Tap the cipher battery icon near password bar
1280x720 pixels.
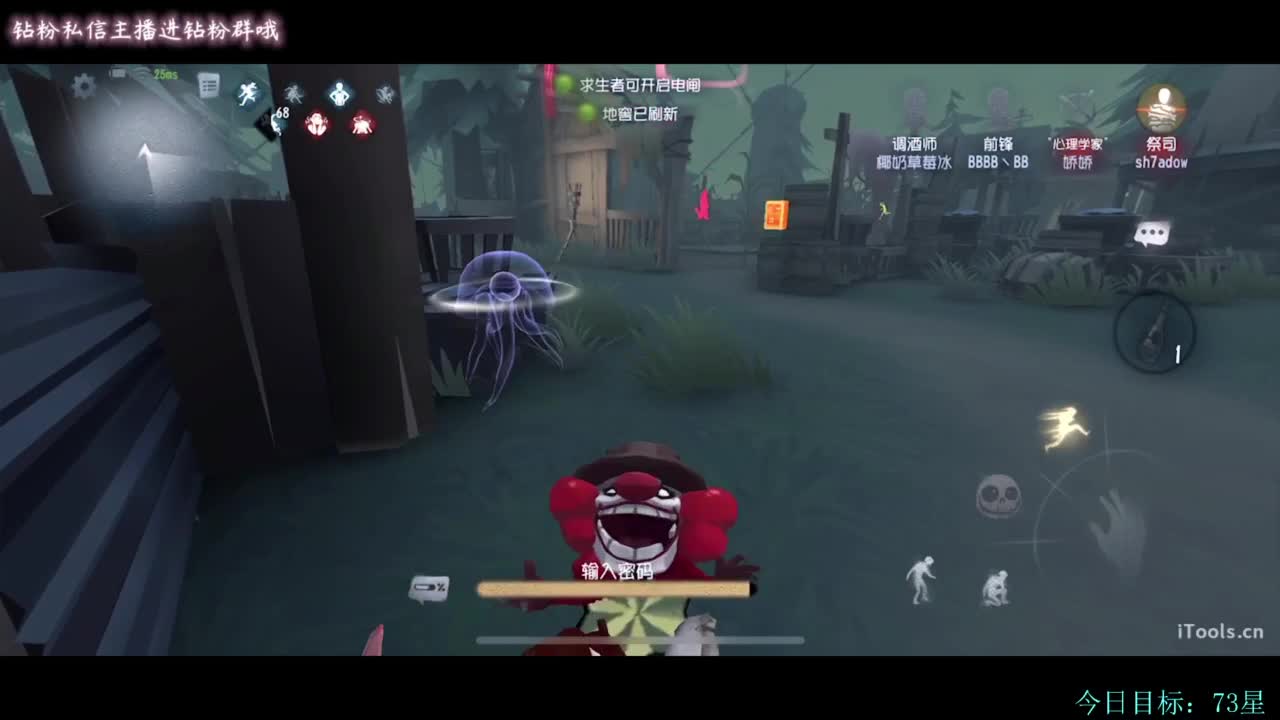[x=430, y=589]
